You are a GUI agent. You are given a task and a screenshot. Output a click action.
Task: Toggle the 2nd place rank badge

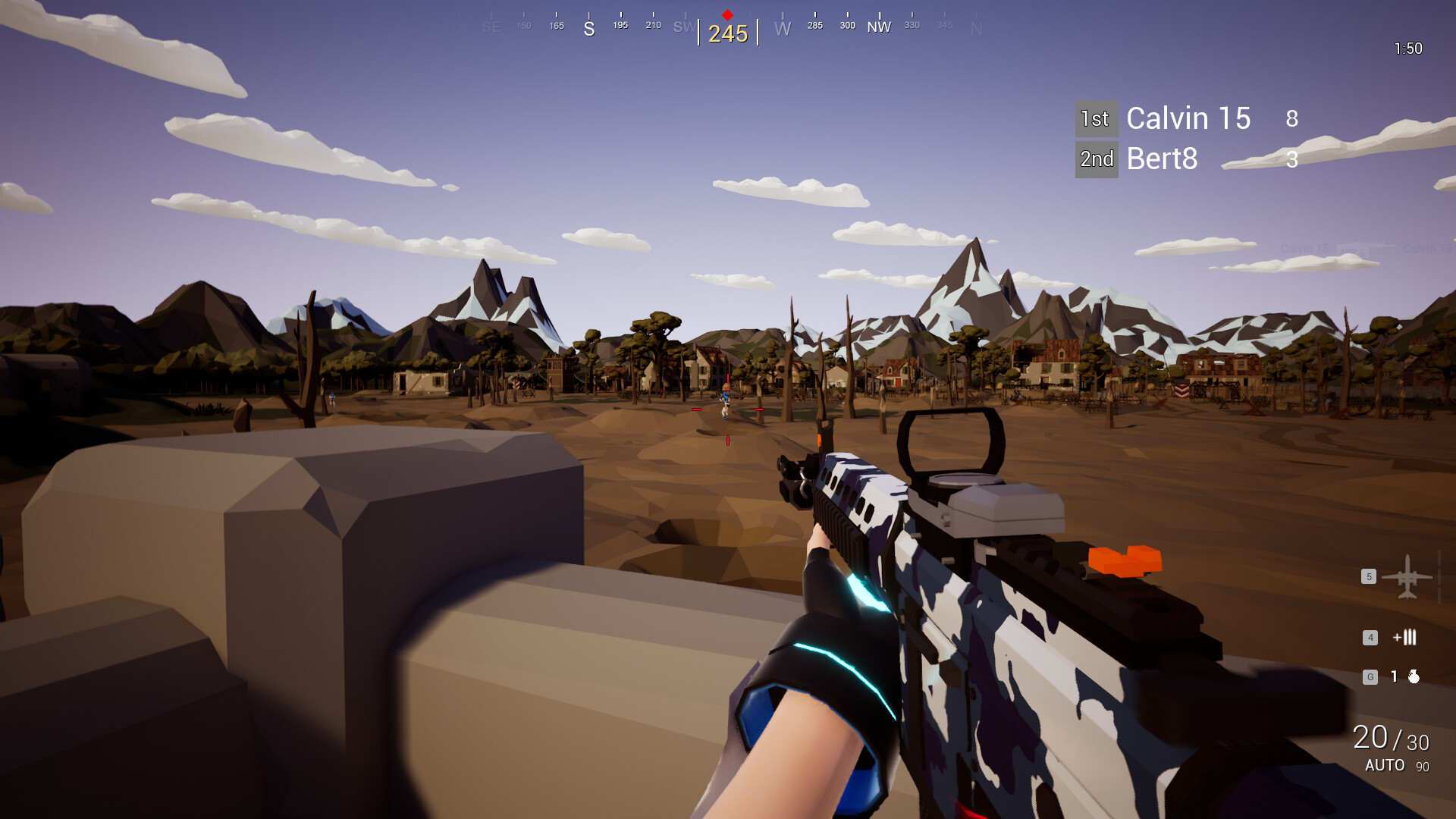coord(1097,158)
